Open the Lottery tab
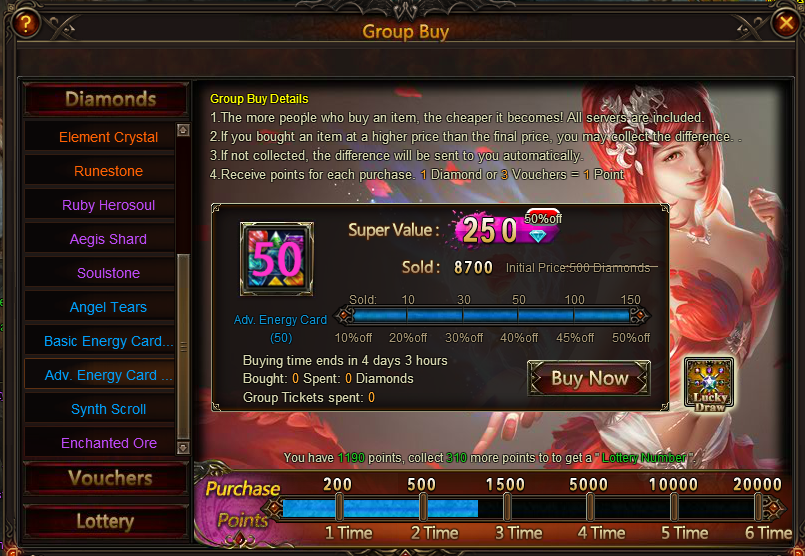Image resolution: width=805 pixels, height=556 pixels. tap(106, 521)
